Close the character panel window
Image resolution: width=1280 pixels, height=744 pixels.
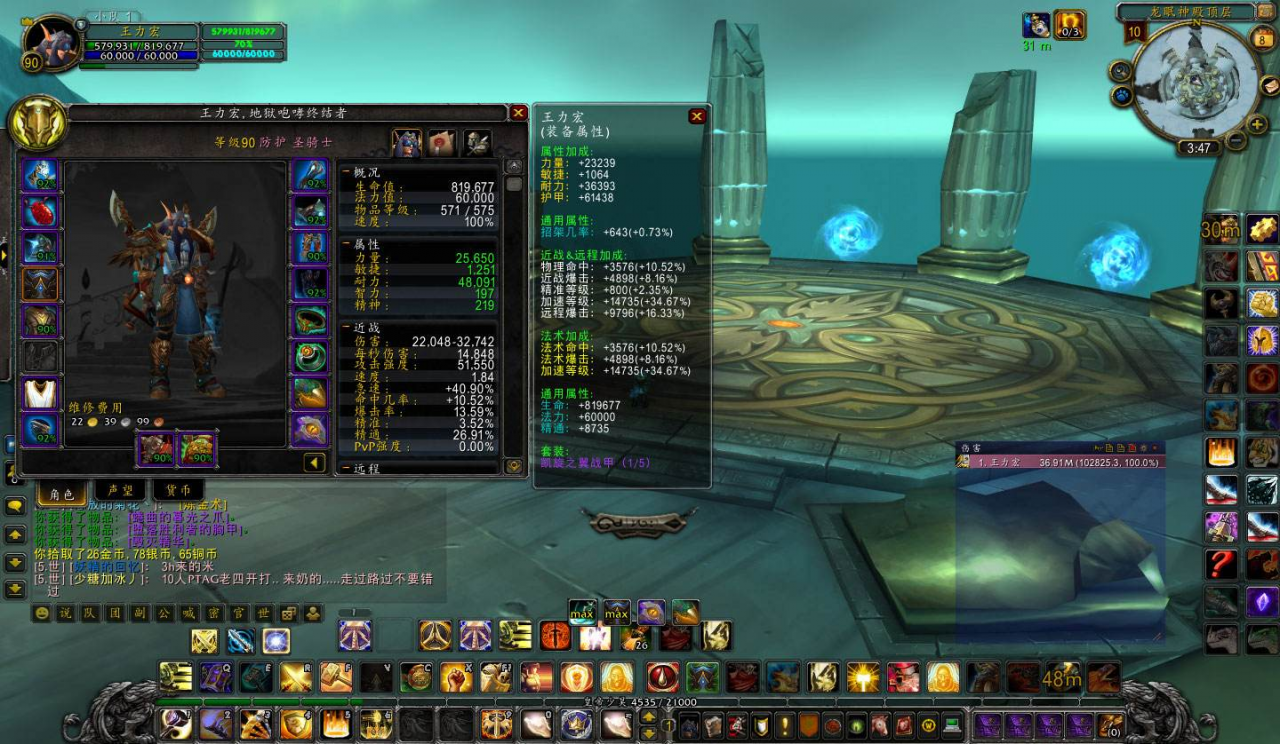click(518, 113)
